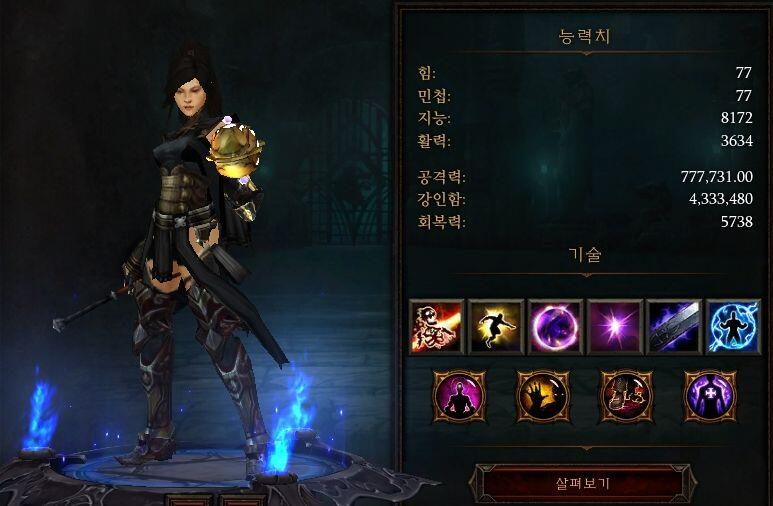Select the swirling purple orb skill

pyautogui.click(x=555, y=326)
